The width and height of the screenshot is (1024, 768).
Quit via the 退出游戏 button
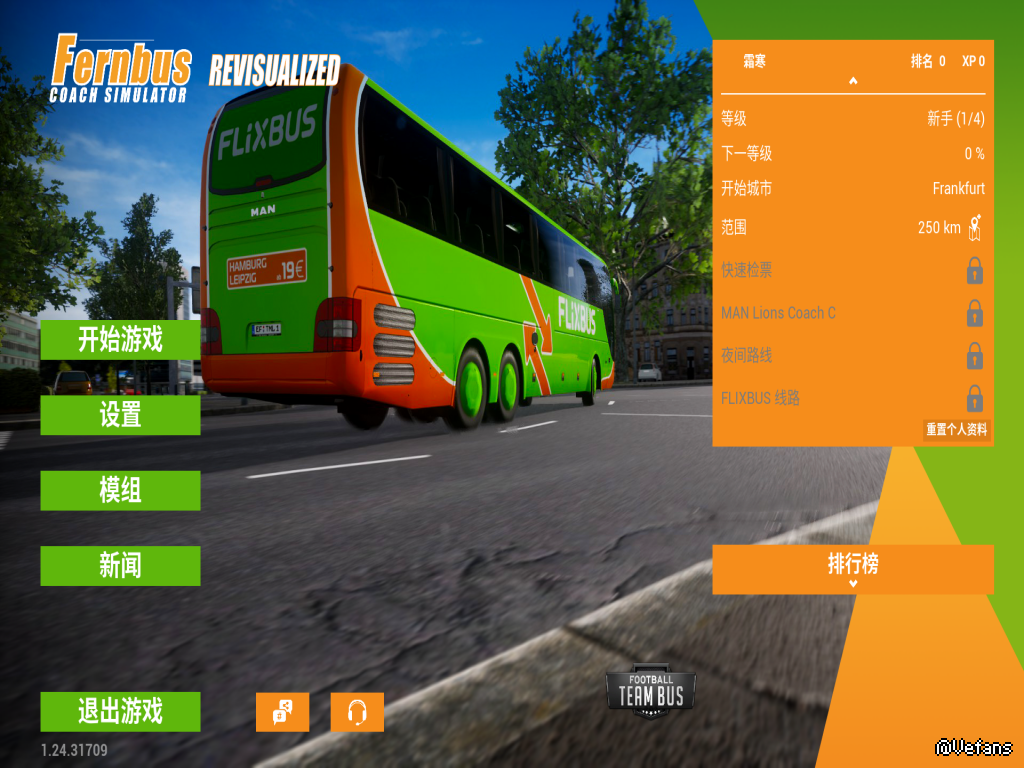[x=120, y=712]
